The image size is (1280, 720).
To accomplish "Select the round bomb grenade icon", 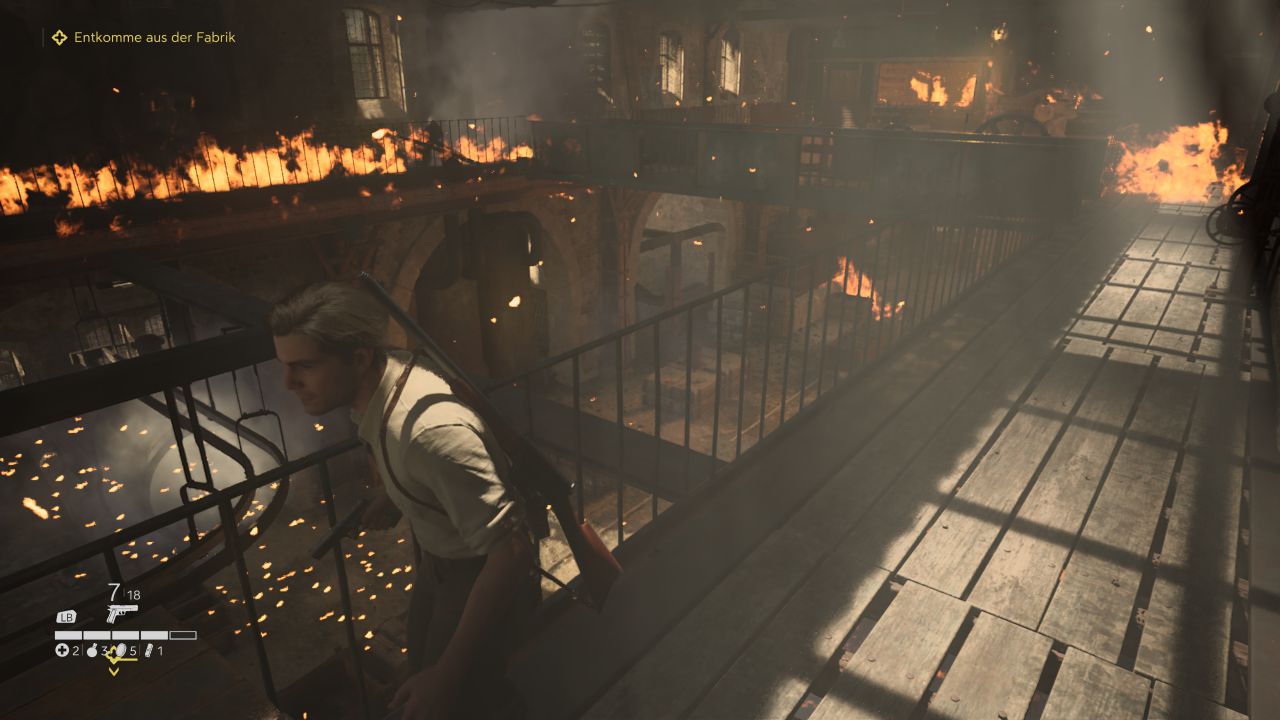I will click(x=92, y=651).
